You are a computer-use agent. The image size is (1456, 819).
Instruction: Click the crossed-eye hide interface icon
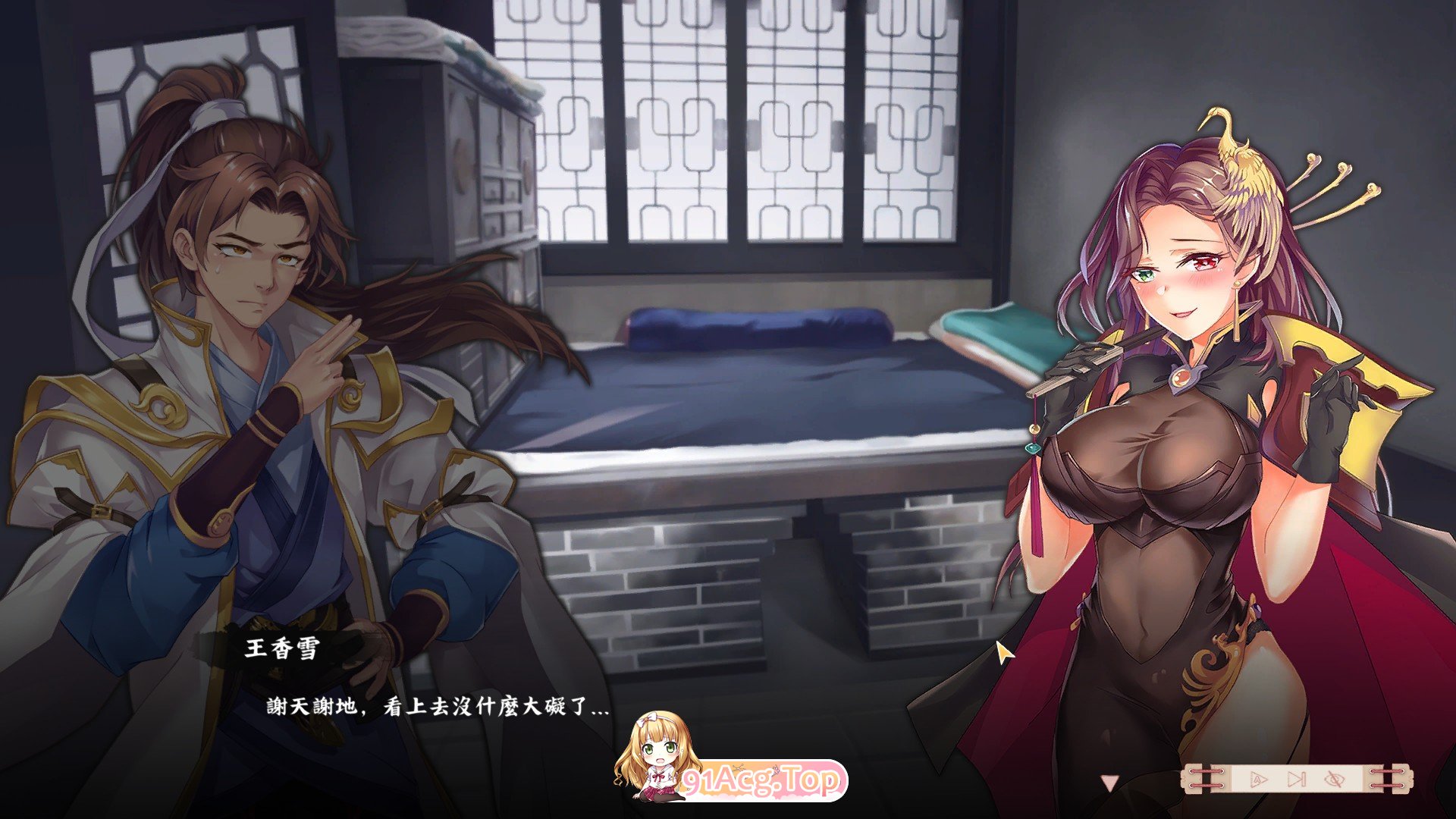tap(1333, 778)
